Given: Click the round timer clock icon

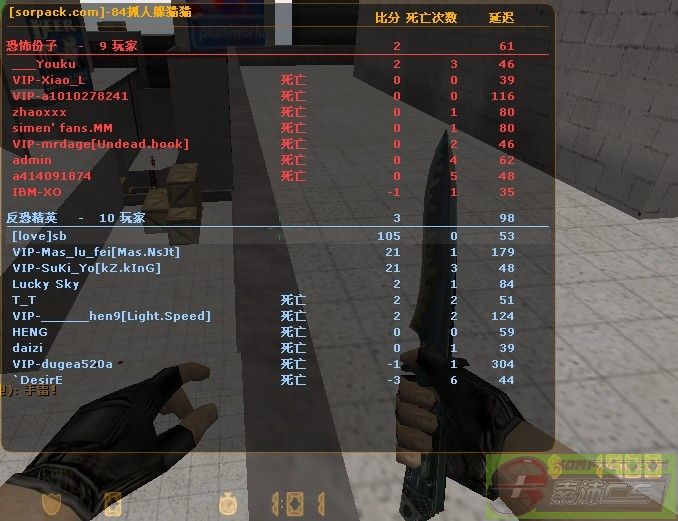Looking at the screenshot, I should click(x=227, y=503).
